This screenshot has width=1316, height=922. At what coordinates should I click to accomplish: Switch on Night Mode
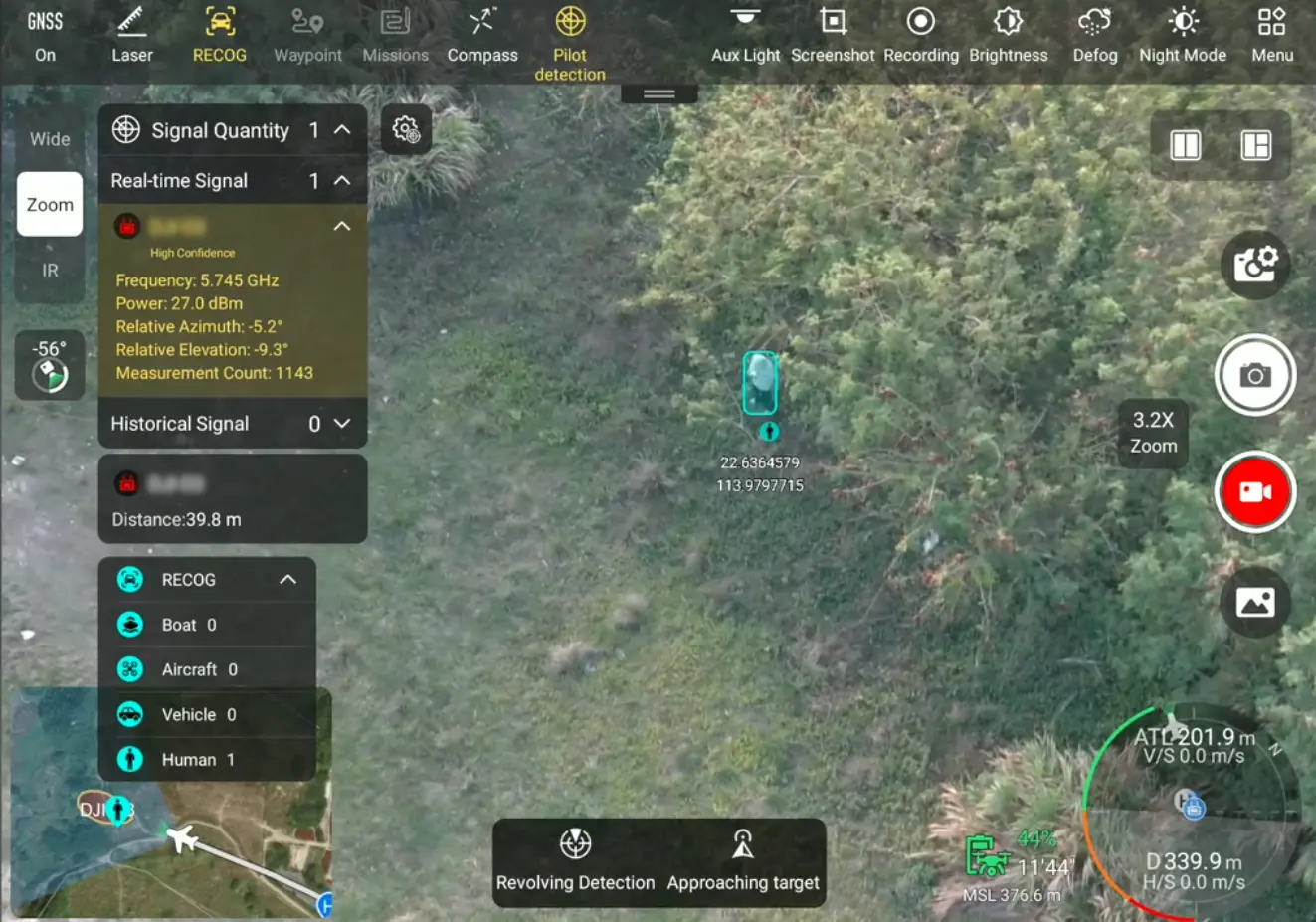click(1183, 35)
